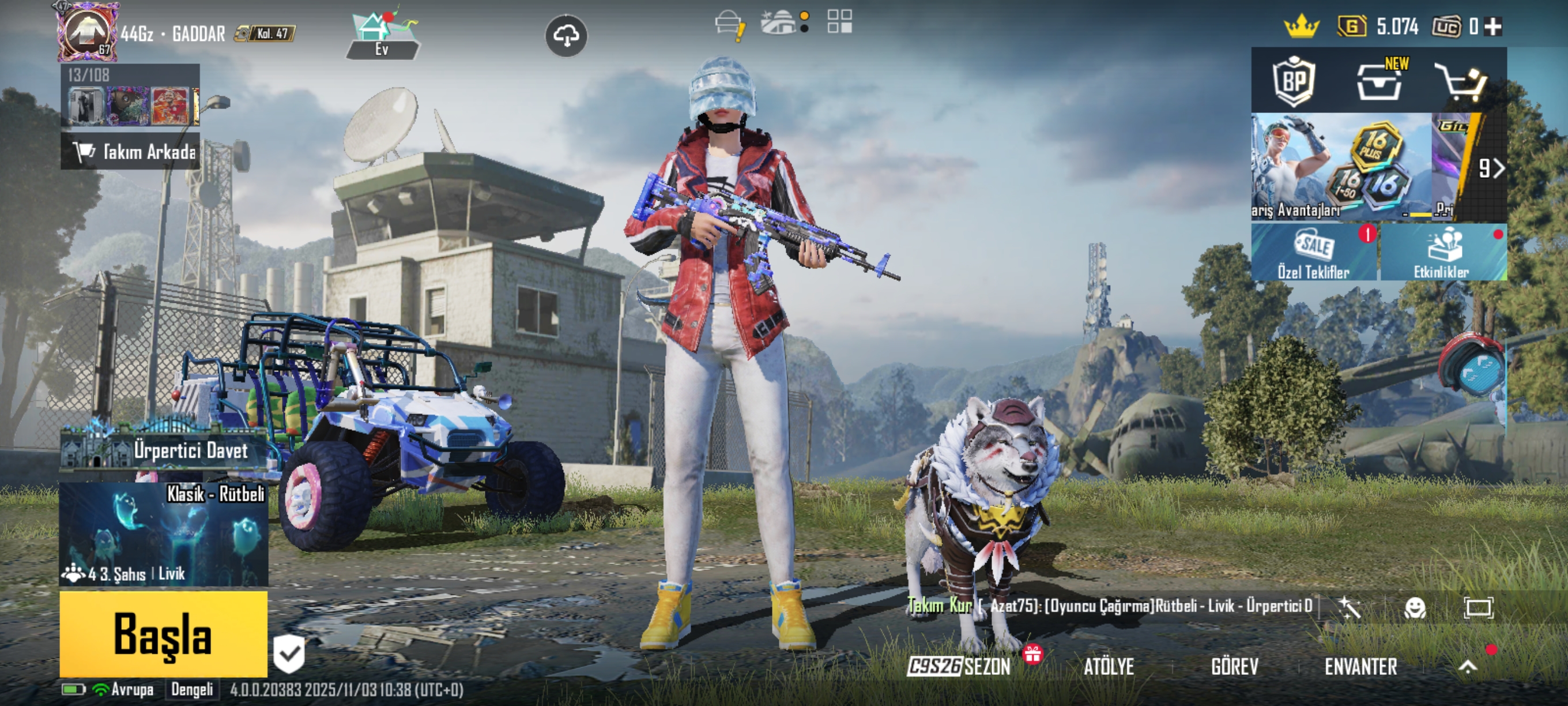Click the cloud sync icon at top center
Screen dimensions: 1568x706
[x=566, y=36]
